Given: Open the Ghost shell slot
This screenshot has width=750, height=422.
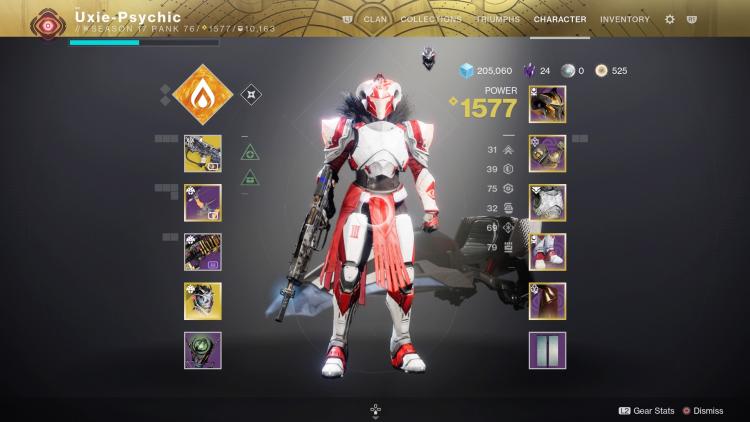Looking at the screenshot, I should click(202, 301).
